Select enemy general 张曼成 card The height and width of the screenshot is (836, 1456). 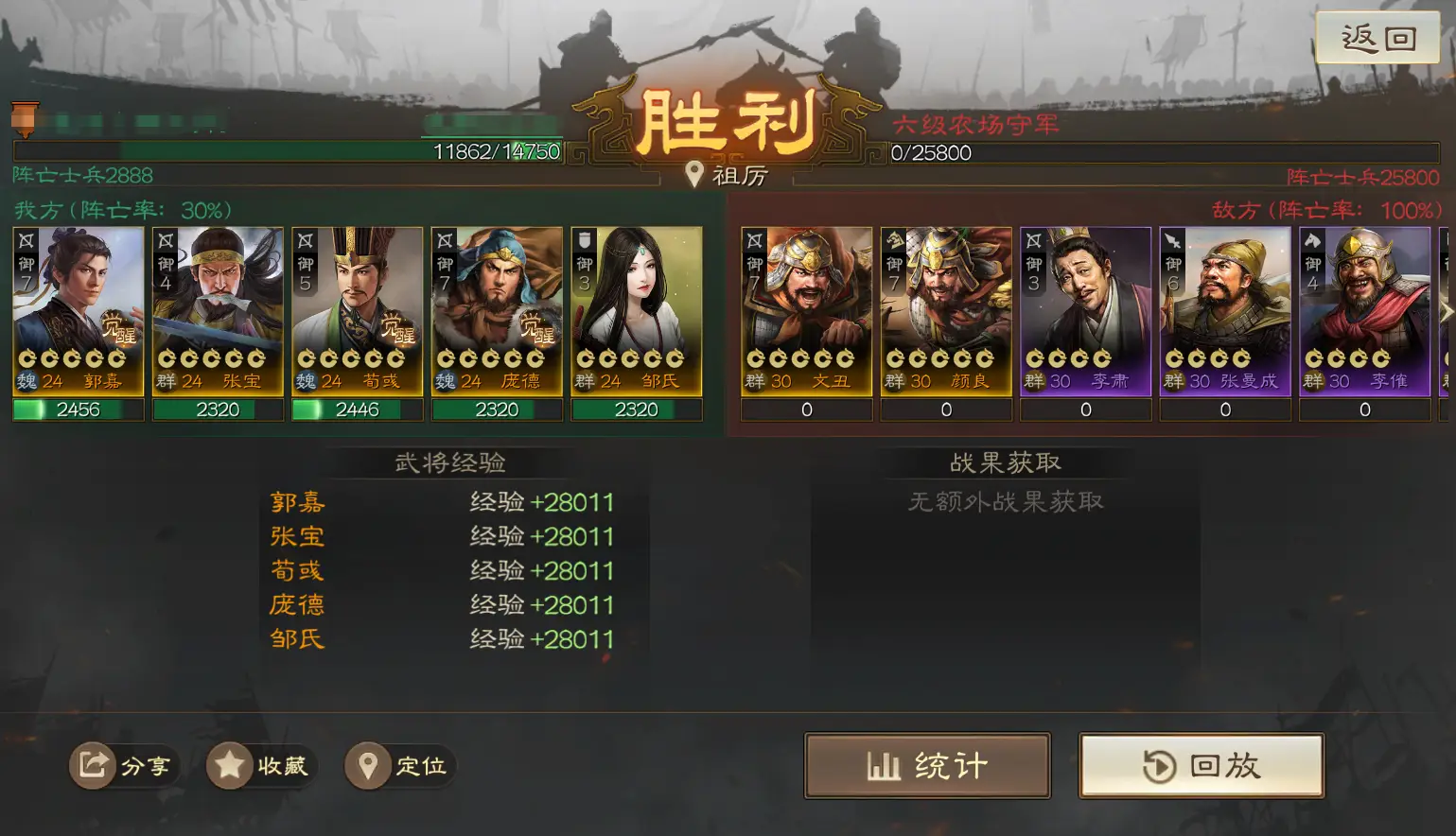(1225, 311)
